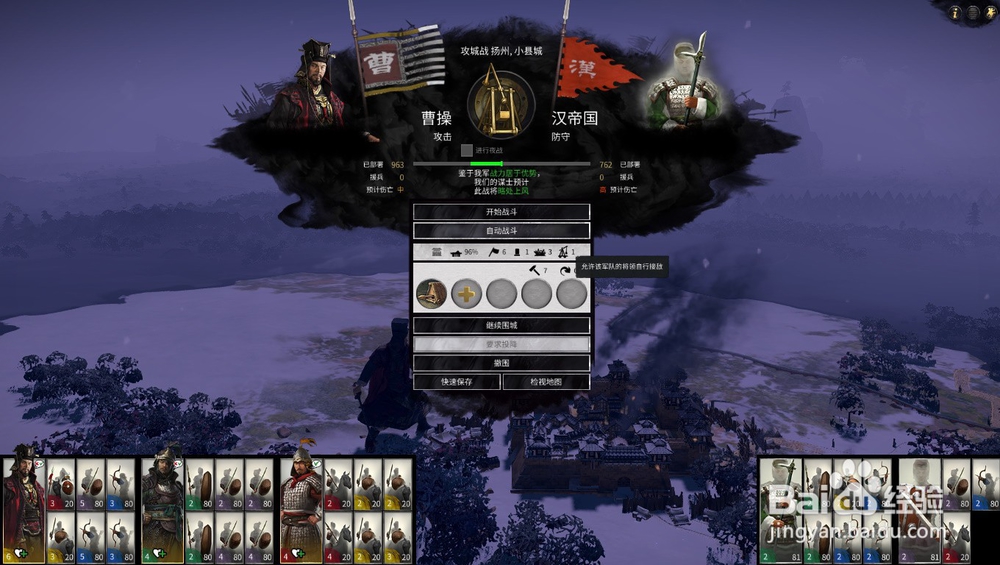The height and width of the screenshot is (565, 1000).
Task: Choose 自动战斗 to auto-resolve
Action: pyautogui.click(x=501, y=231)
